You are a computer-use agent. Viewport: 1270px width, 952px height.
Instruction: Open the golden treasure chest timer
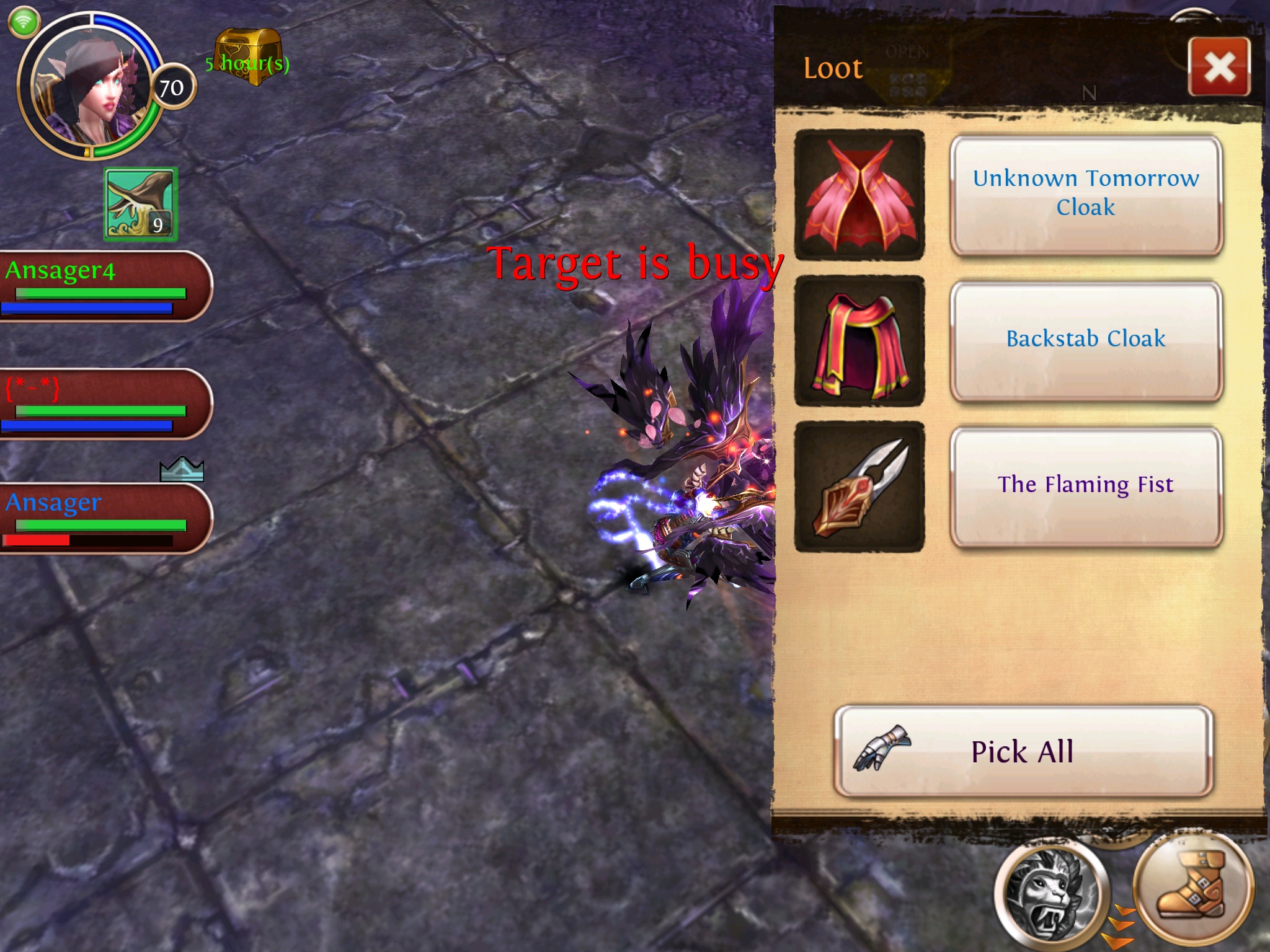(x=248, y=57)
